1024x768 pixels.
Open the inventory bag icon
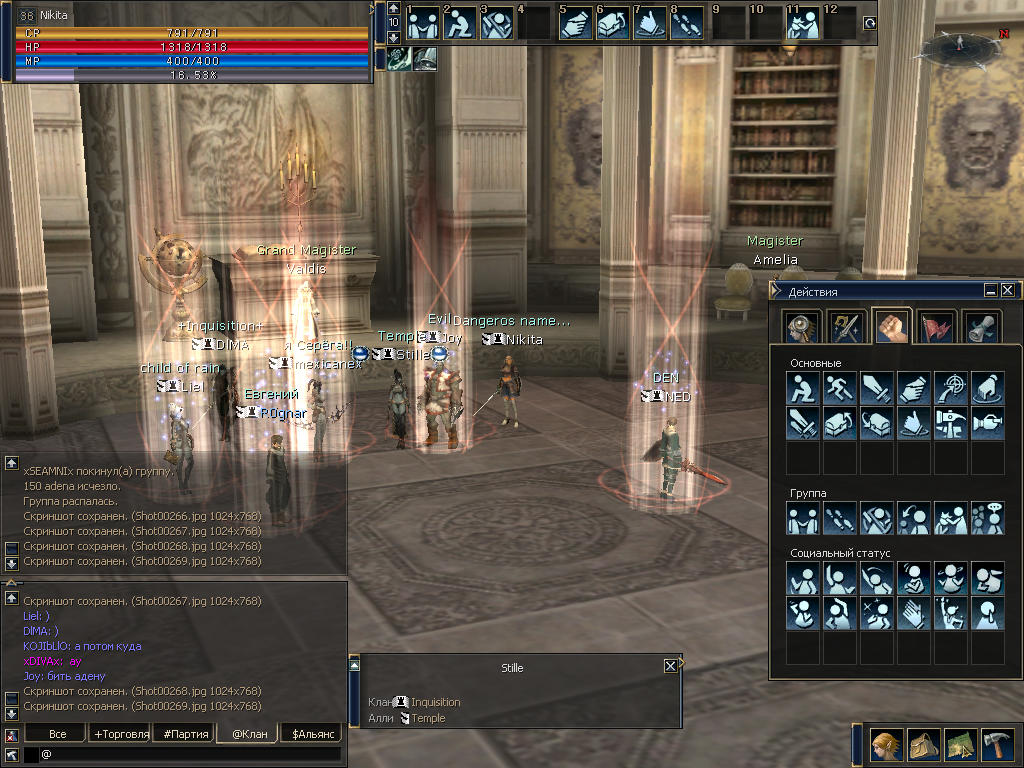pyautogui.click(x=923, y=744)
